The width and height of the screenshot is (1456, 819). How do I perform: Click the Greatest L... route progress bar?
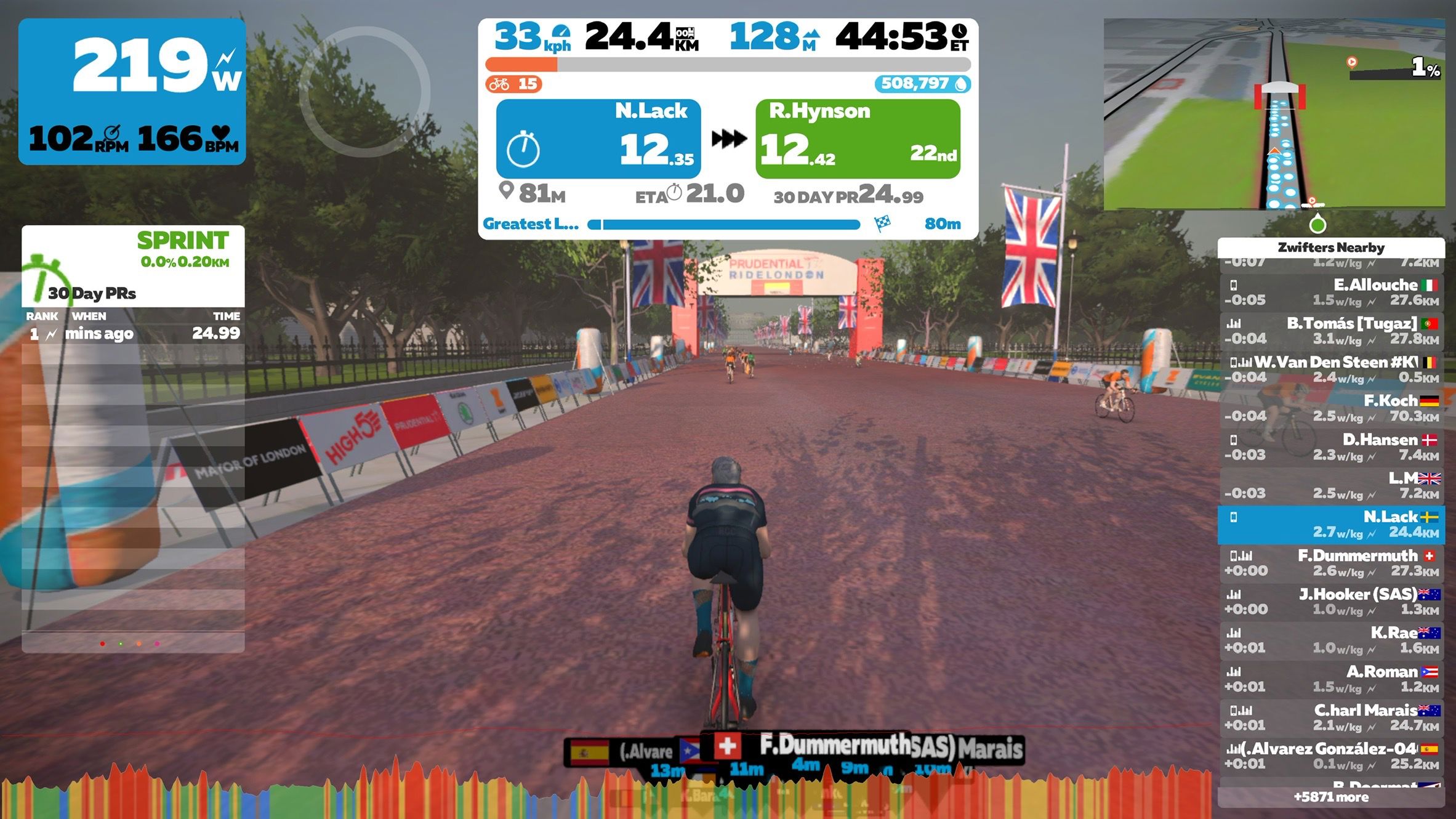[724, 225]
